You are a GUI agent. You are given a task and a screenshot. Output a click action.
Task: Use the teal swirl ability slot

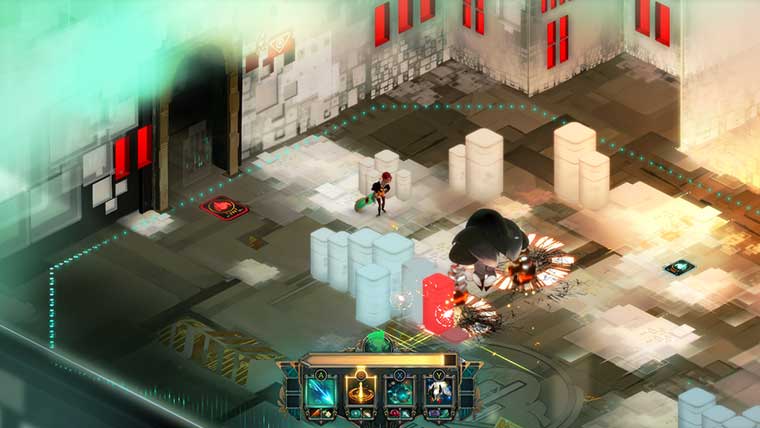tap(398, 393)
